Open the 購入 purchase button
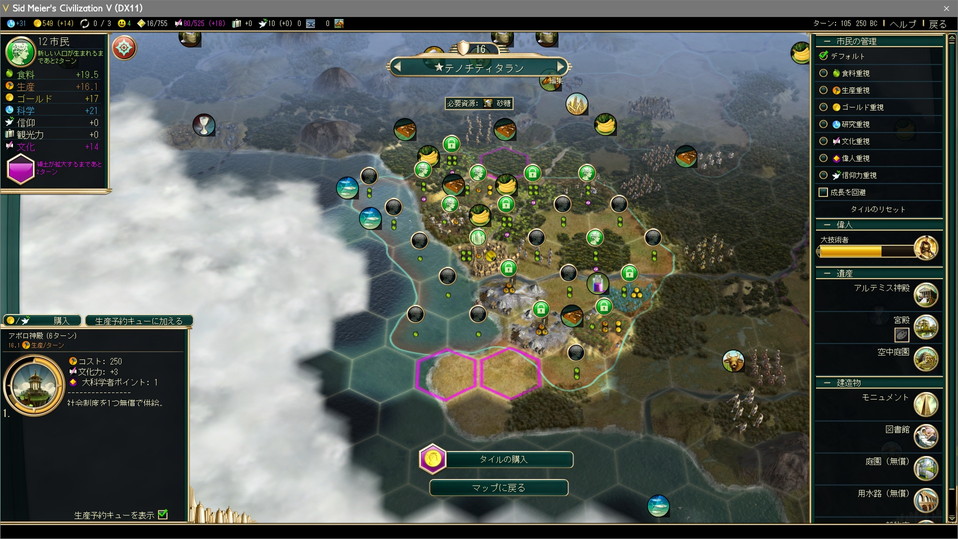 pyautogui.click(x=59, y=321)
